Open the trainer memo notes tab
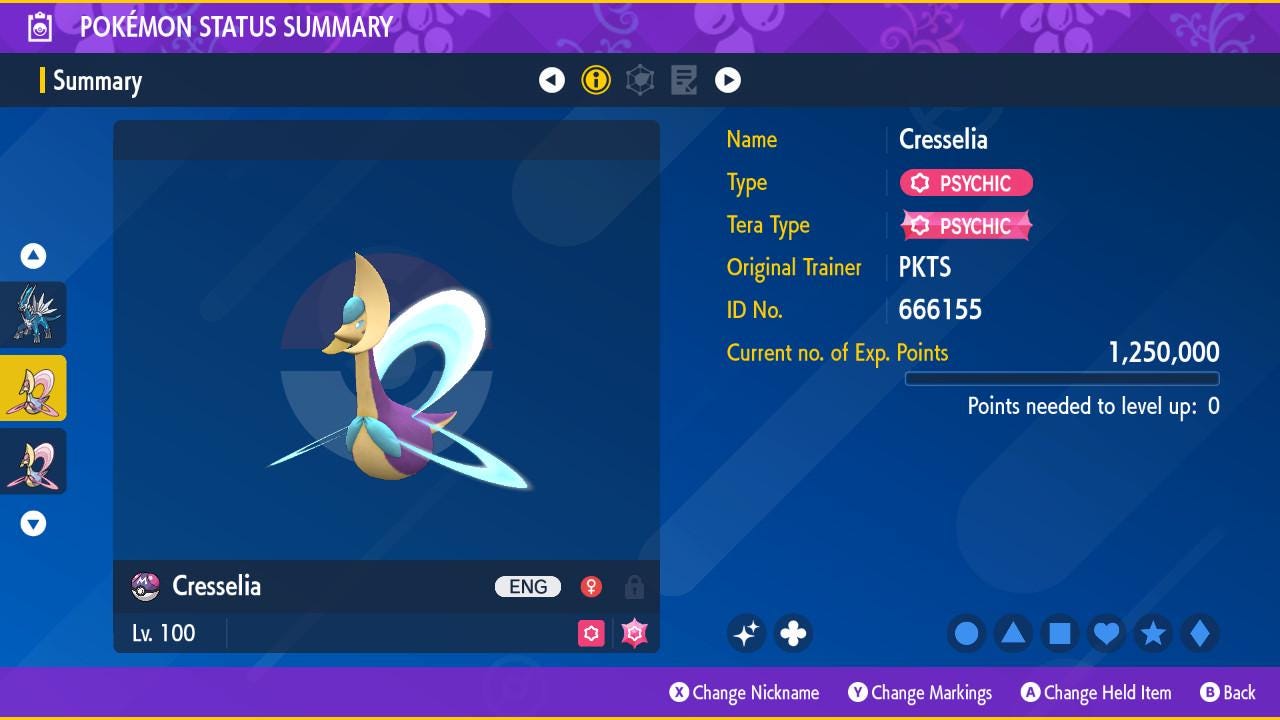Viewport: 1280px width, 720px height. 684,80
